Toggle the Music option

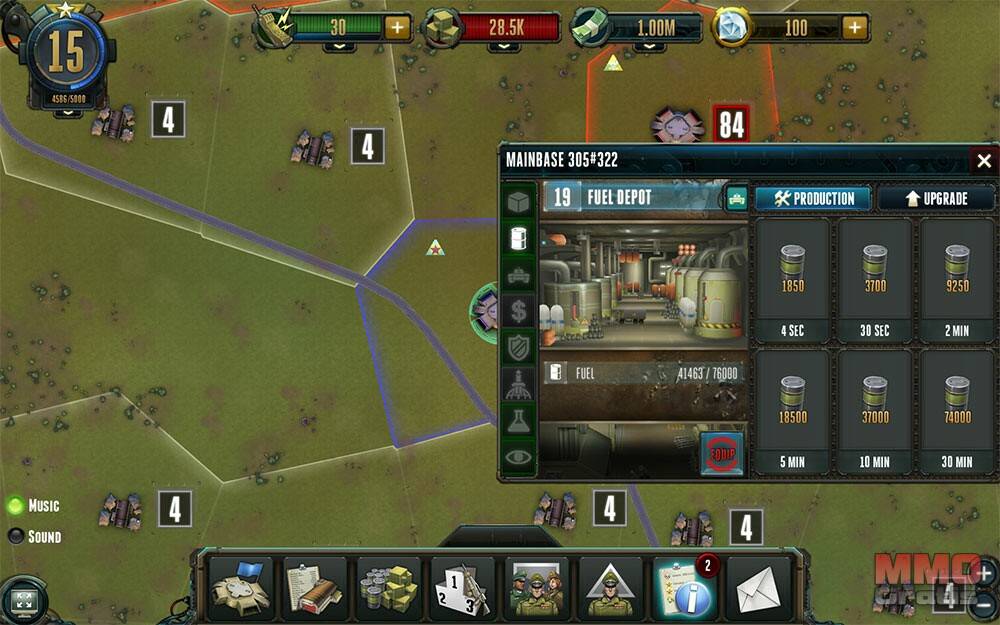point(16,505)
